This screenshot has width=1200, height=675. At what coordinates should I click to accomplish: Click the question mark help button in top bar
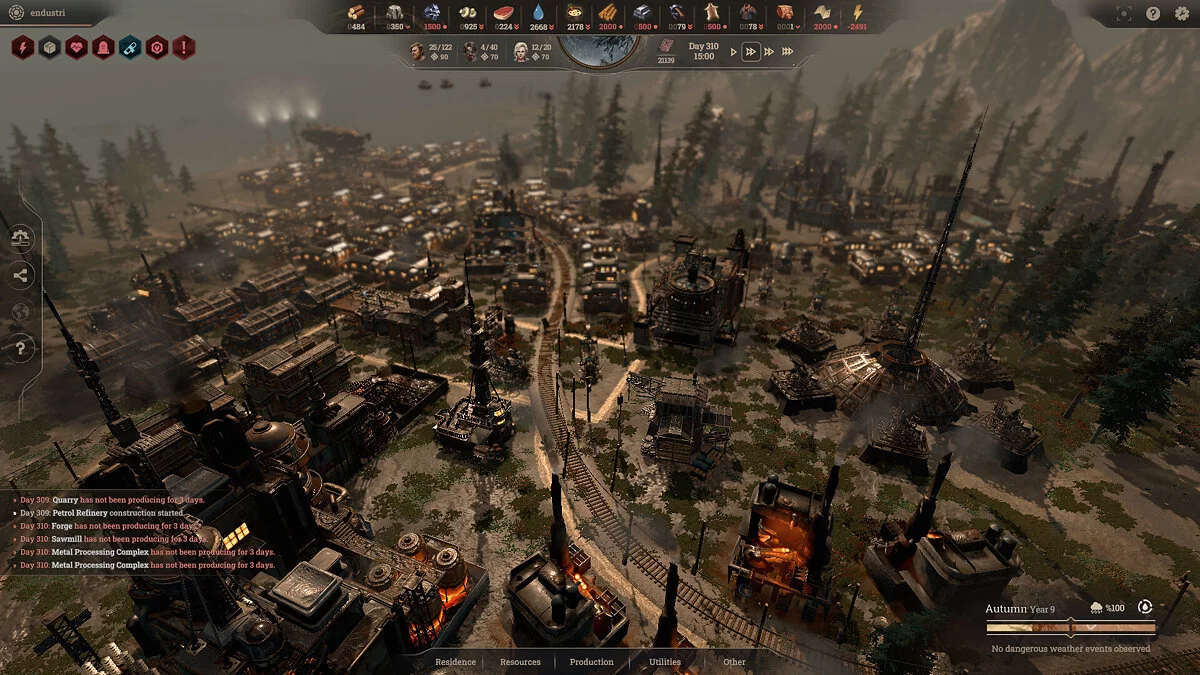click(1153, 14)
